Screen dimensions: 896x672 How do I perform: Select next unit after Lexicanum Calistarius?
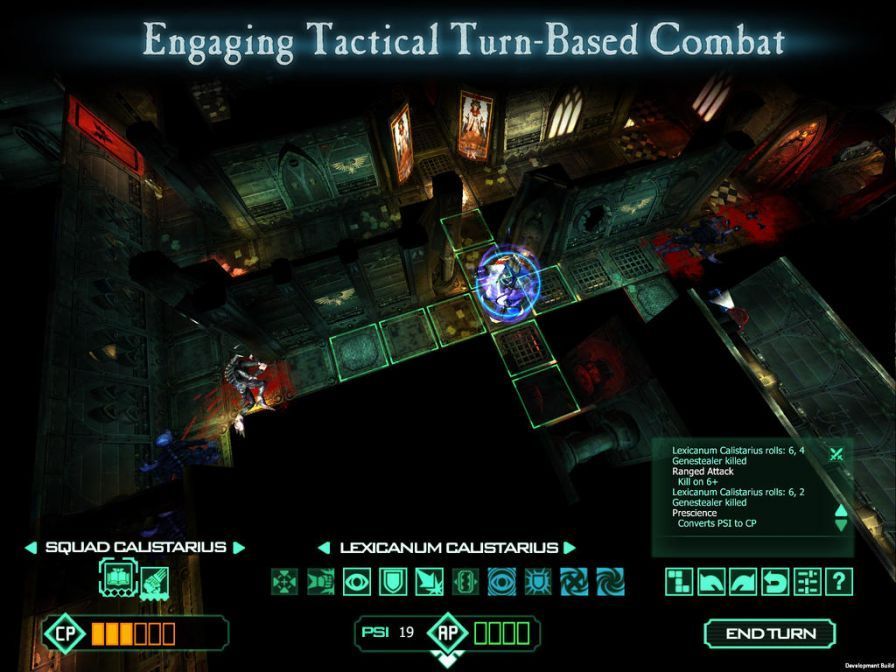tap(570, 548)
